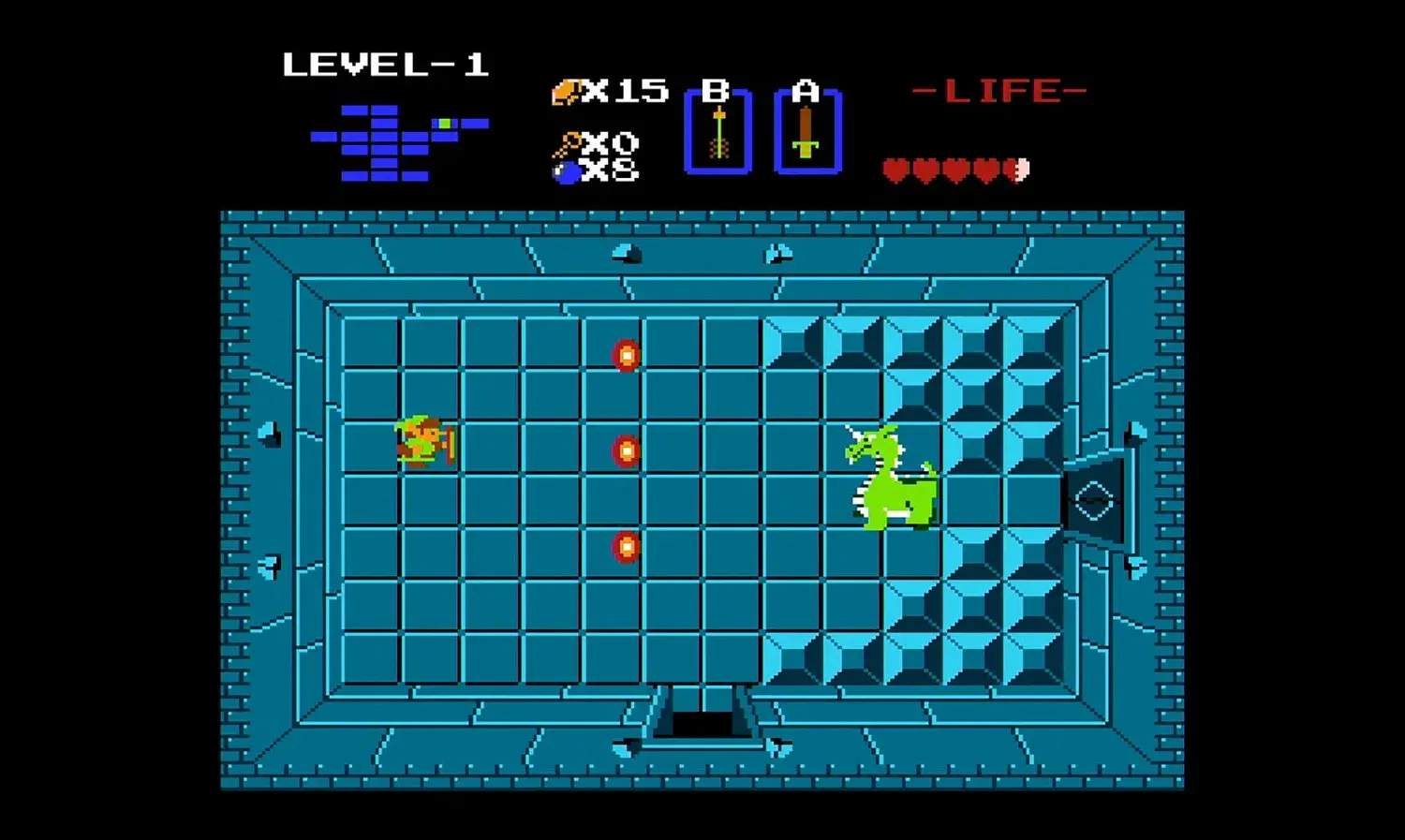Select the sword in the A slot

tap(807, 133)
